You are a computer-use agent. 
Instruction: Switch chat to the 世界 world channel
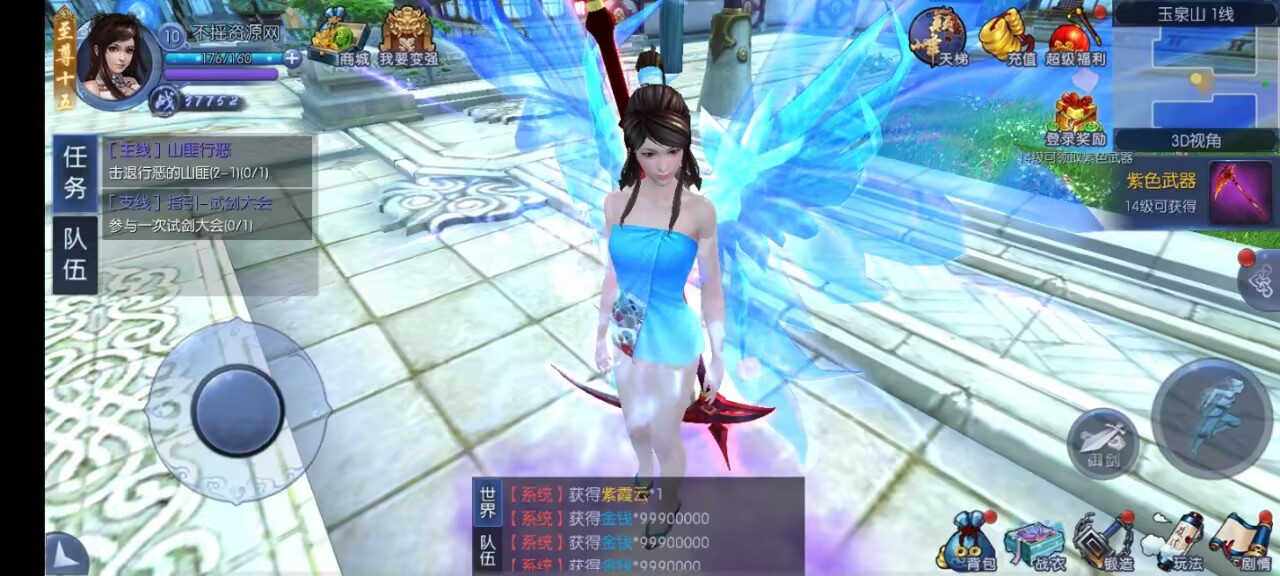pyautogui.click(x=487, y=503)
